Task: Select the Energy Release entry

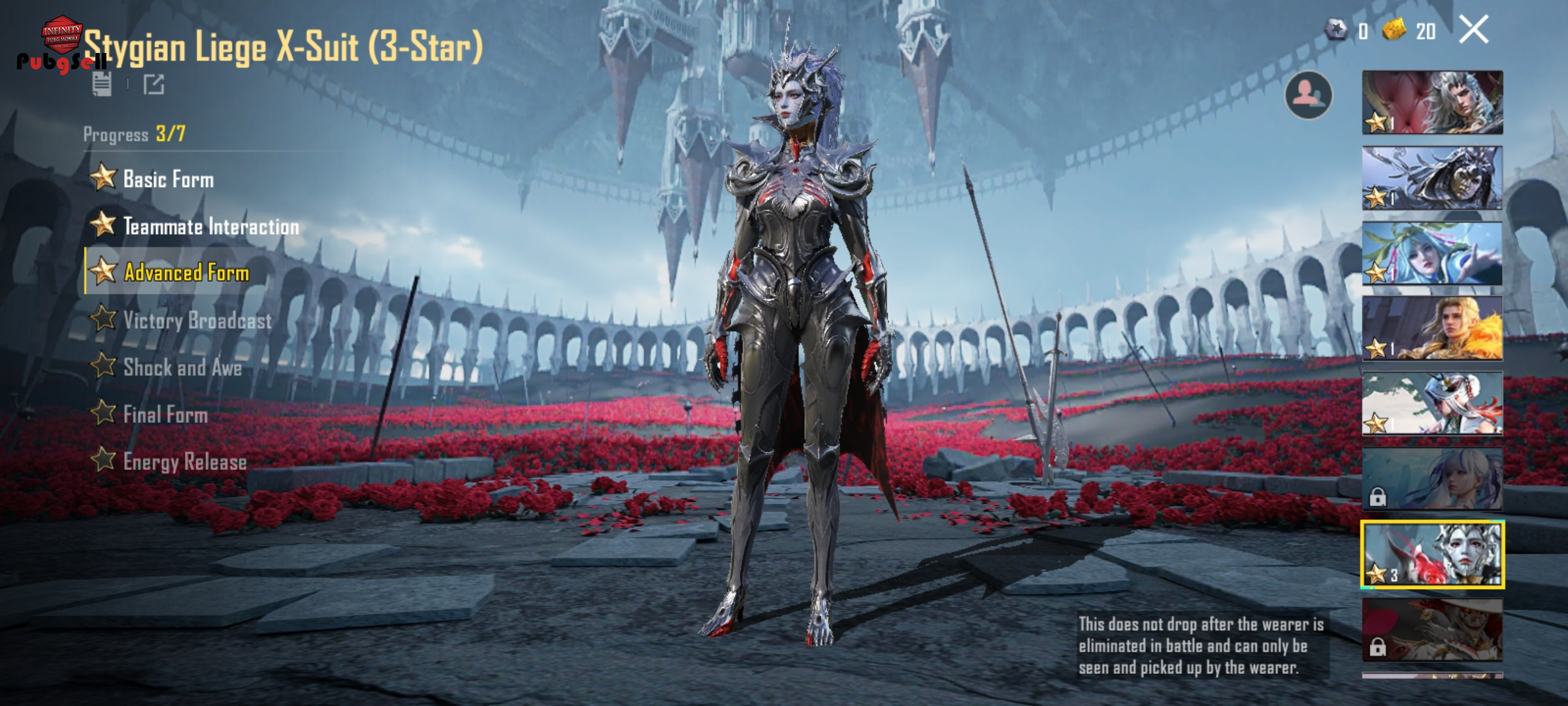Action: tap(185, 462)
